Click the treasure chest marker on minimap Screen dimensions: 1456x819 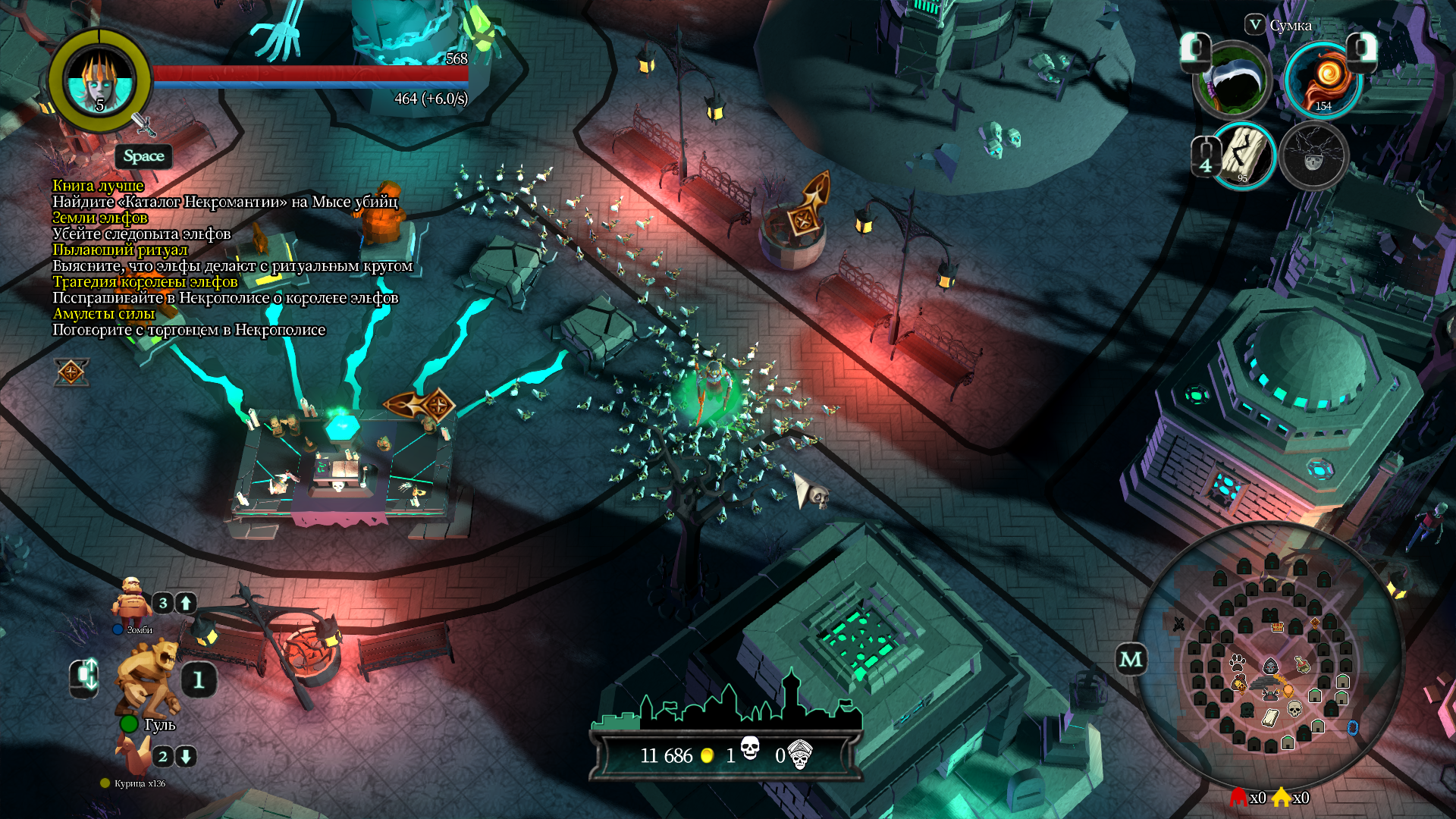click(x=1278, y=627)
